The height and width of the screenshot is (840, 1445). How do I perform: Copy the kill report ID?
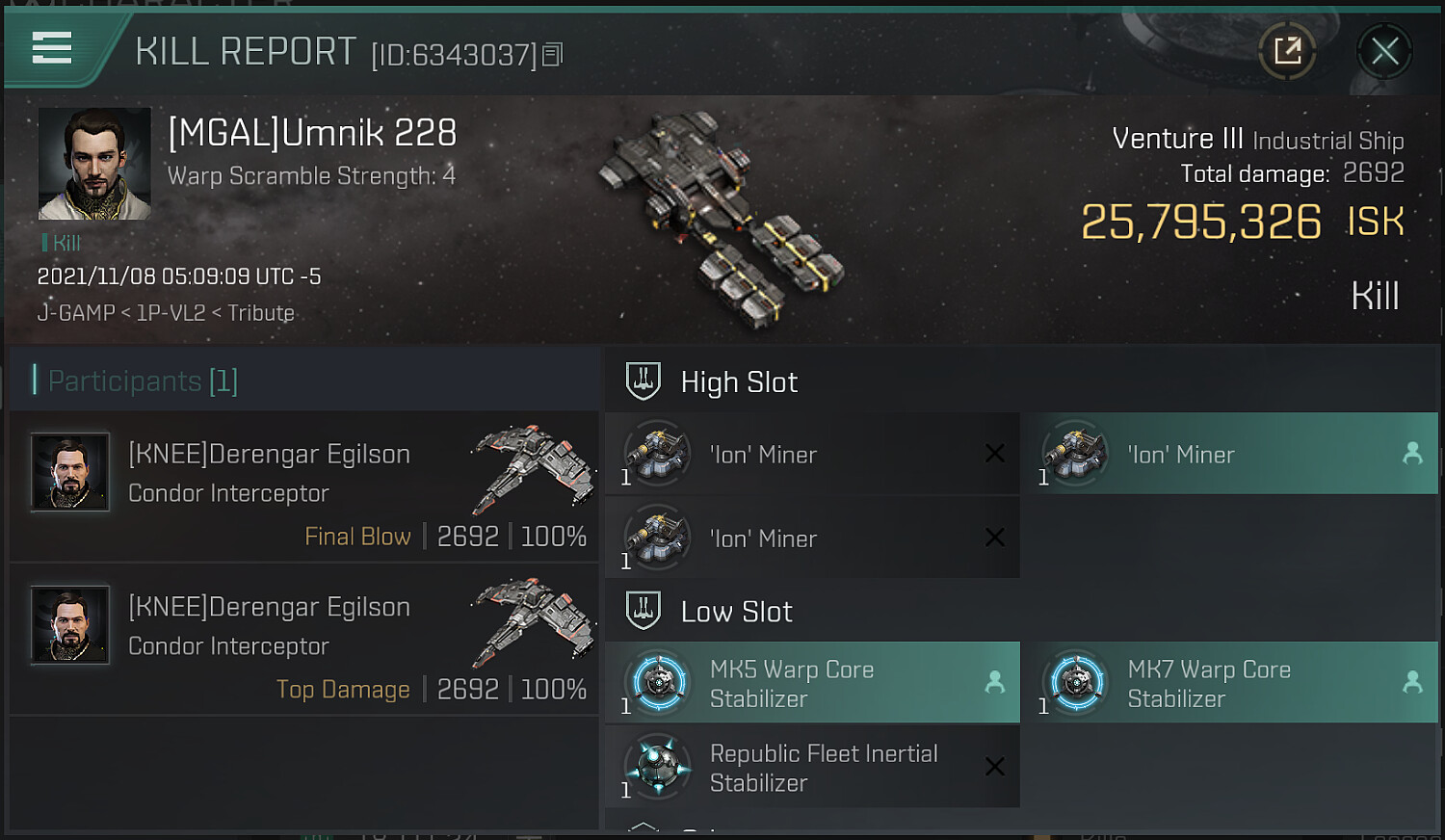click(x=552, y=55)
